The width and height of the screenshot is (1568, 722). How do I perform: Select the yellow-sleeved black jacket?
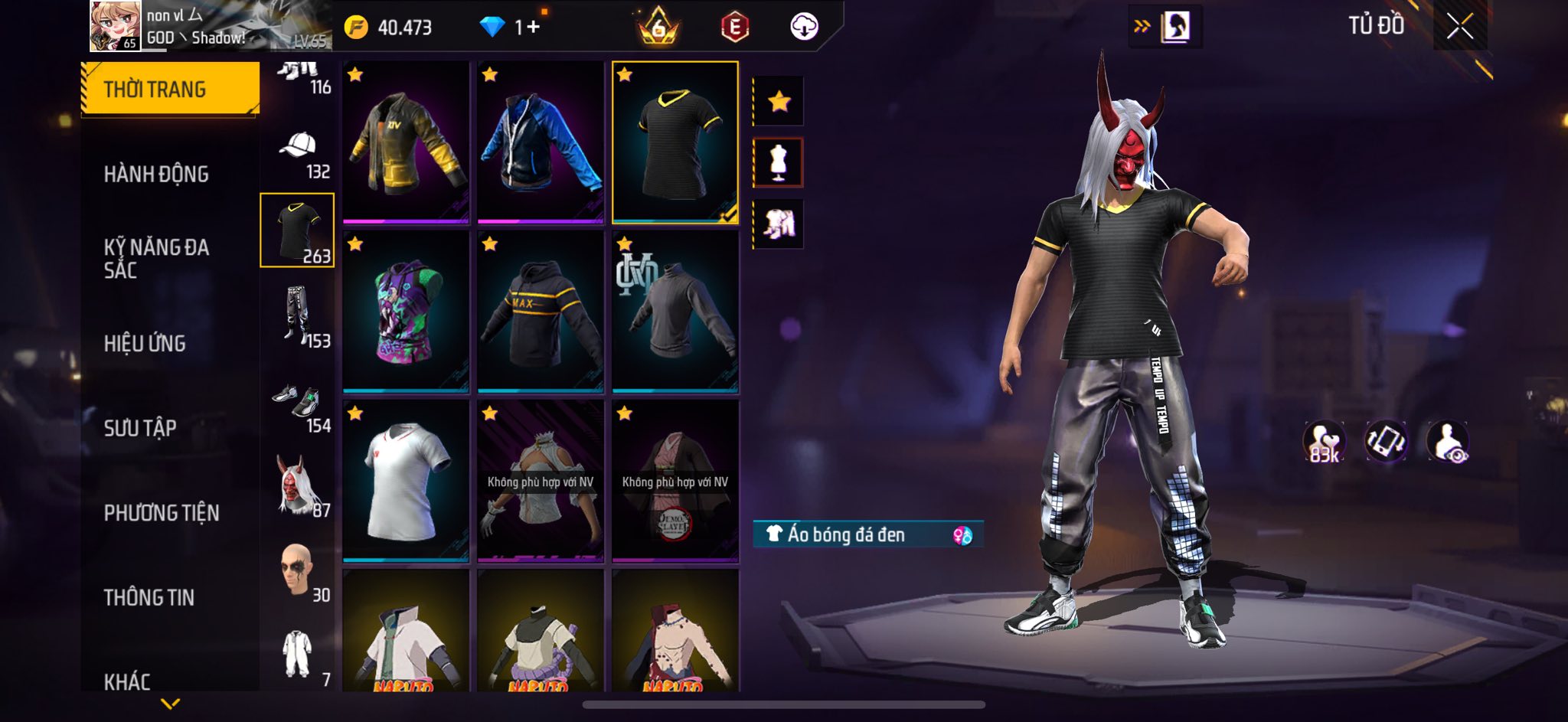pos(406,143)
